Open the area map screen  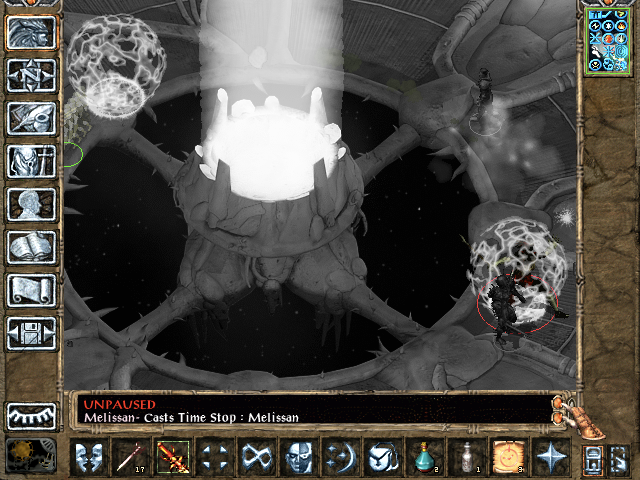tap(31, 76)
